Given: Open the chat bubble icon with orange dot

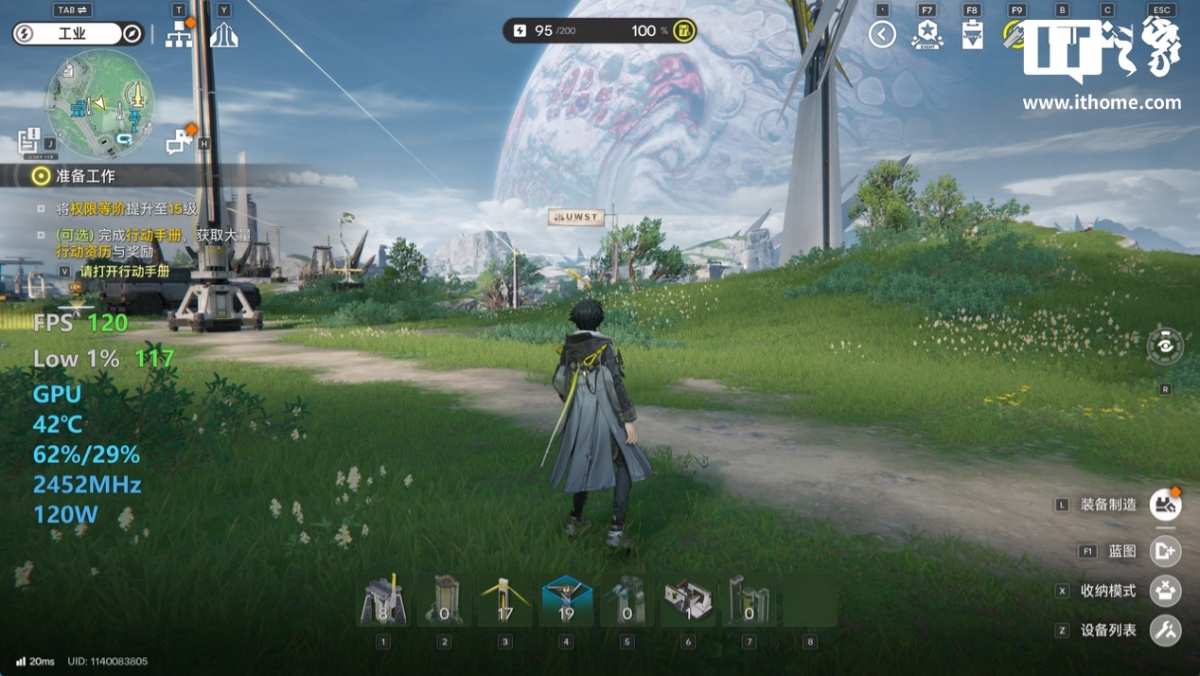Looking at the screenshot, I should point(180,142).
